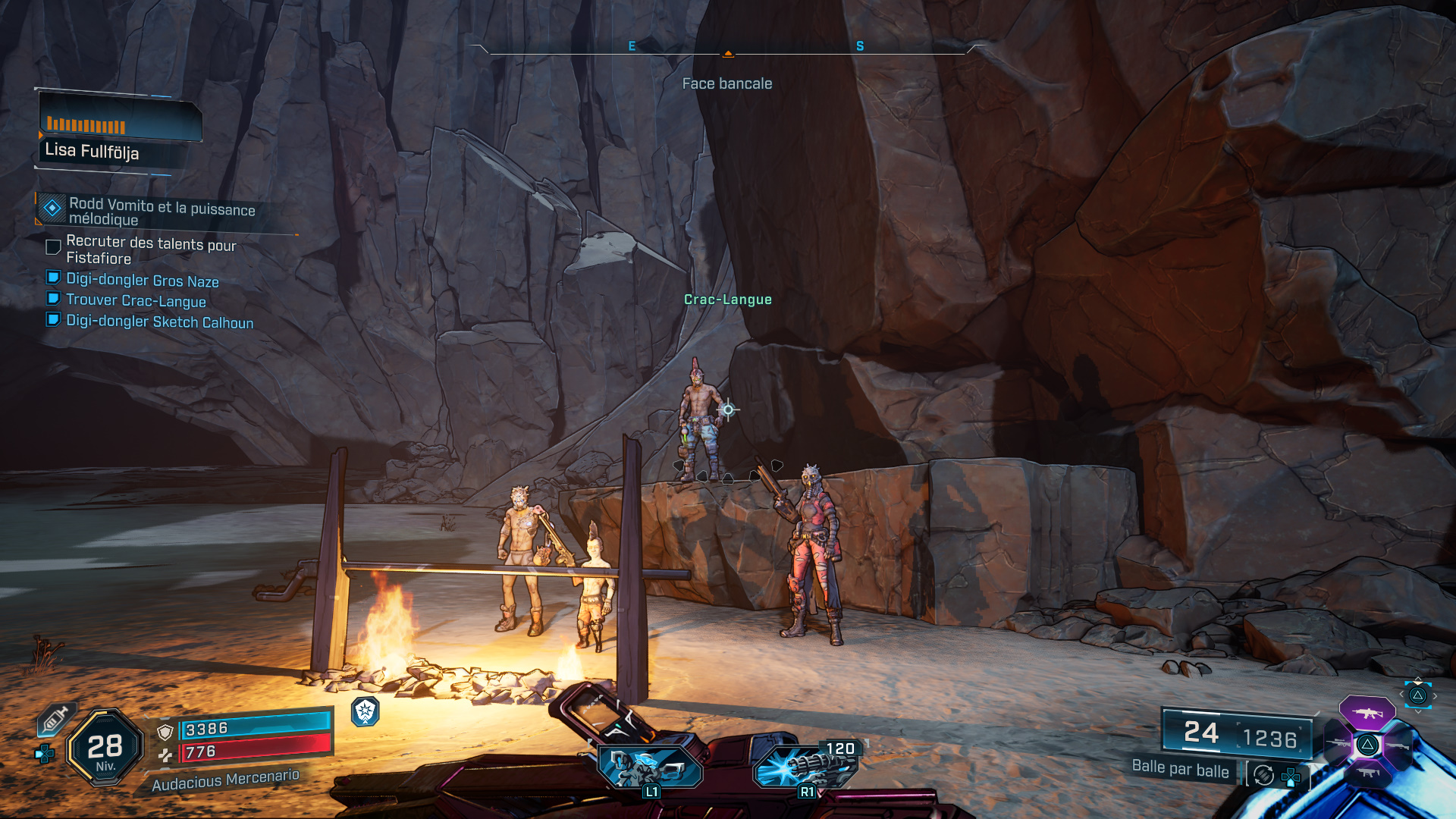Screen dimensions: 1456x819
Task: Click the down chevron below the weapon swap button
Action: pos(1417,711)
